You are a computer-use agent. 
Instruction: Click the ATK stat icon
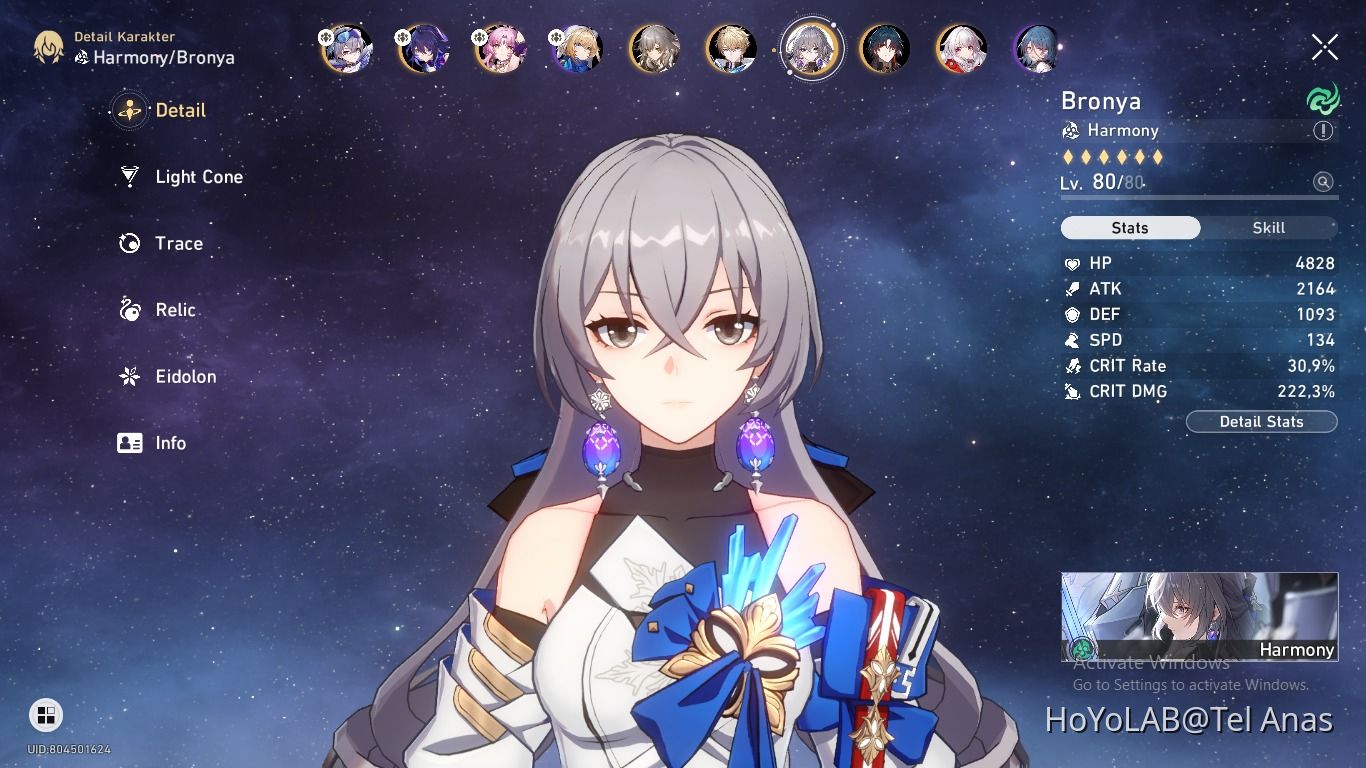coord(1073,289)
